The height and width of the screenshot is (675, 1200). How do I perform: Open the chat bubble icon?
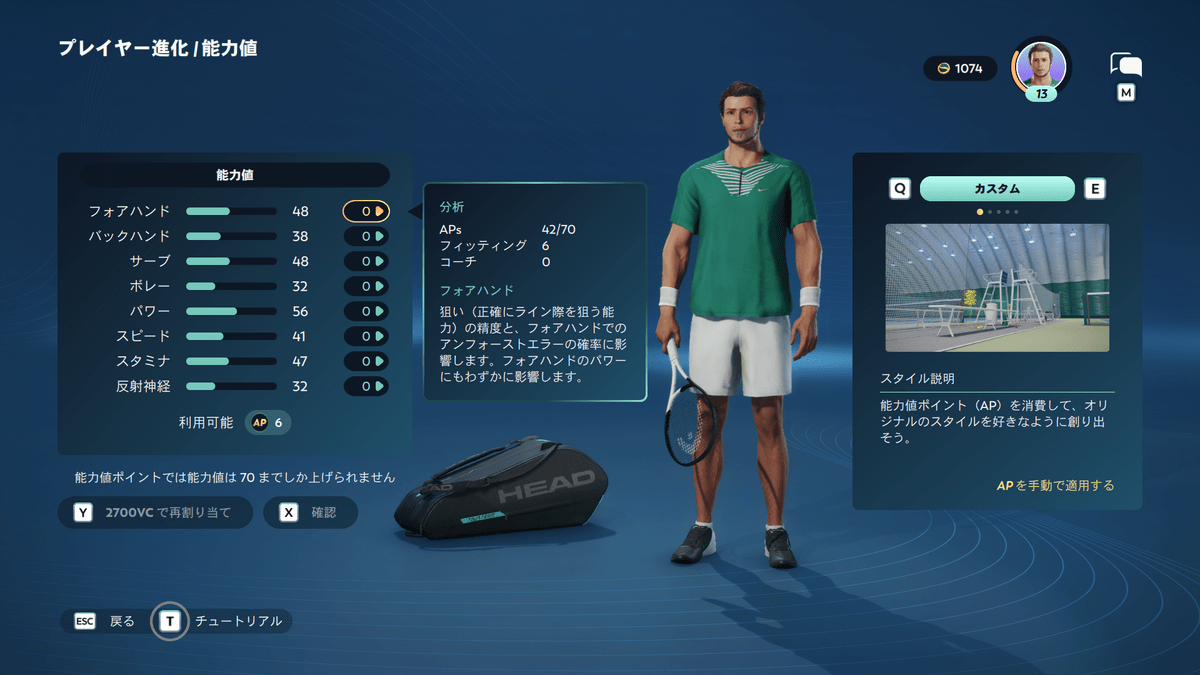(1126, 66)
